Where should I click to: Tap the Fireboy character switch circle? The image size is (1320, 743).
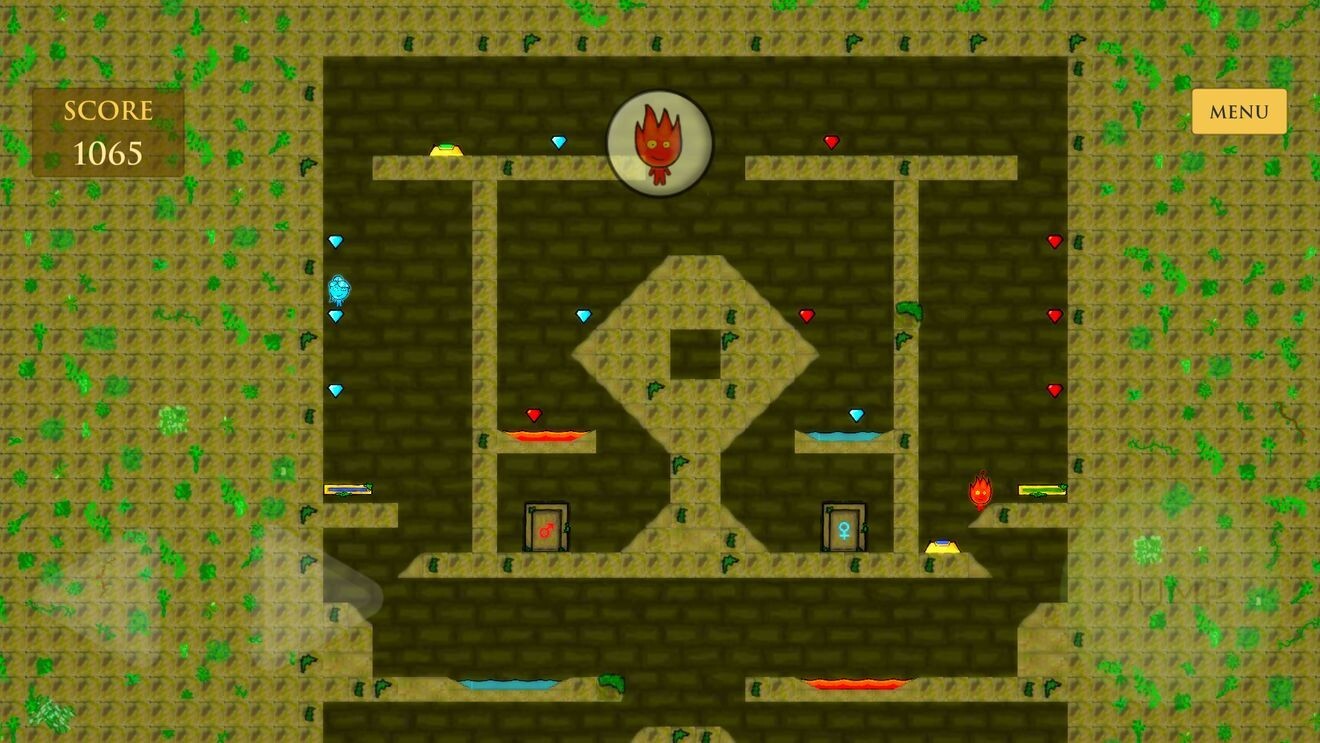(659, 143)
